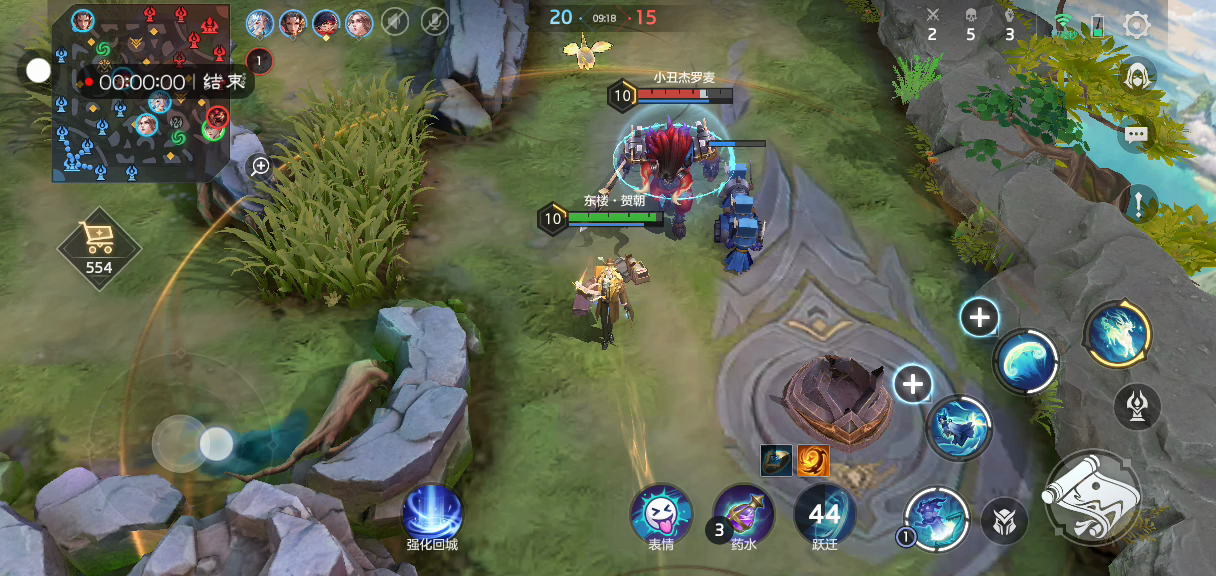This screenshot has width=1216, height=576.
Task: Send the exclamation mark alert signal
Action: 1138,204
